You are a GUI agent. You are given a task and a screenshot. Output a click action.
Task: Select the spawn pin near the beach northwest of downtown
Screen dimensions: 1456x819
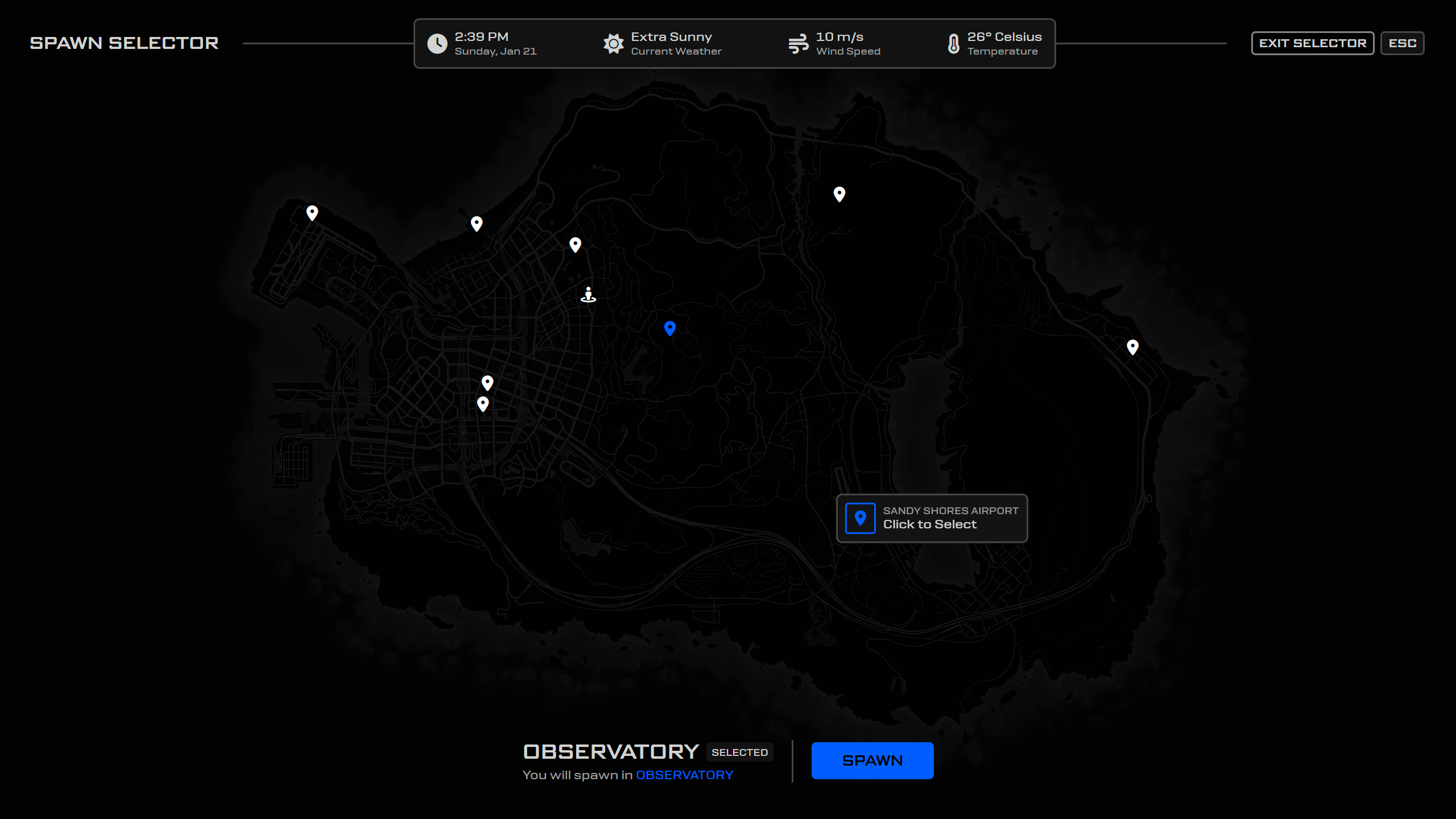click(x=477, y=224)
